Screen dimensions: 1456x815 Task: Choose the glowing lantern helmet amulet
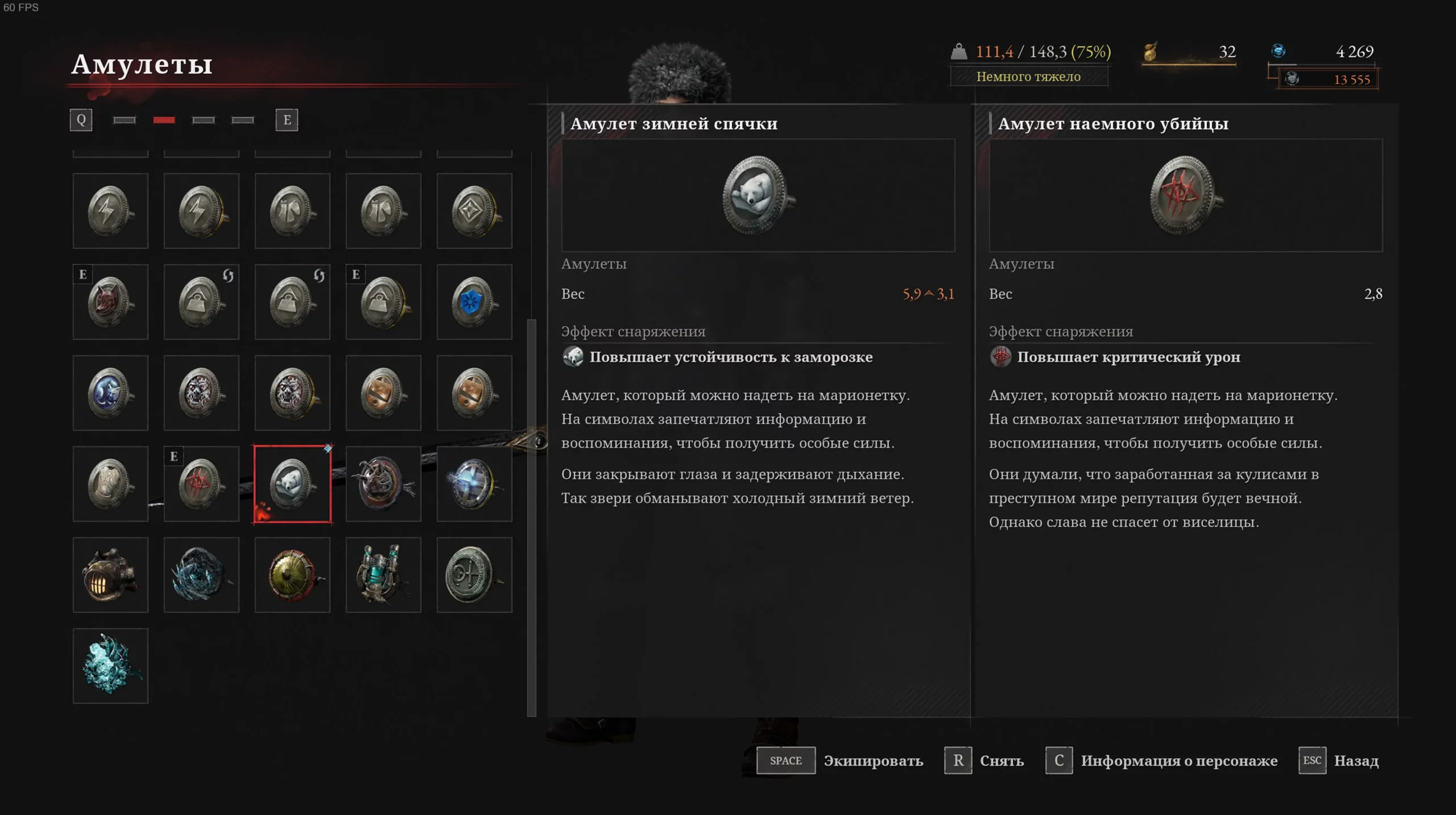pyautogui.click(x=110, y=575)
